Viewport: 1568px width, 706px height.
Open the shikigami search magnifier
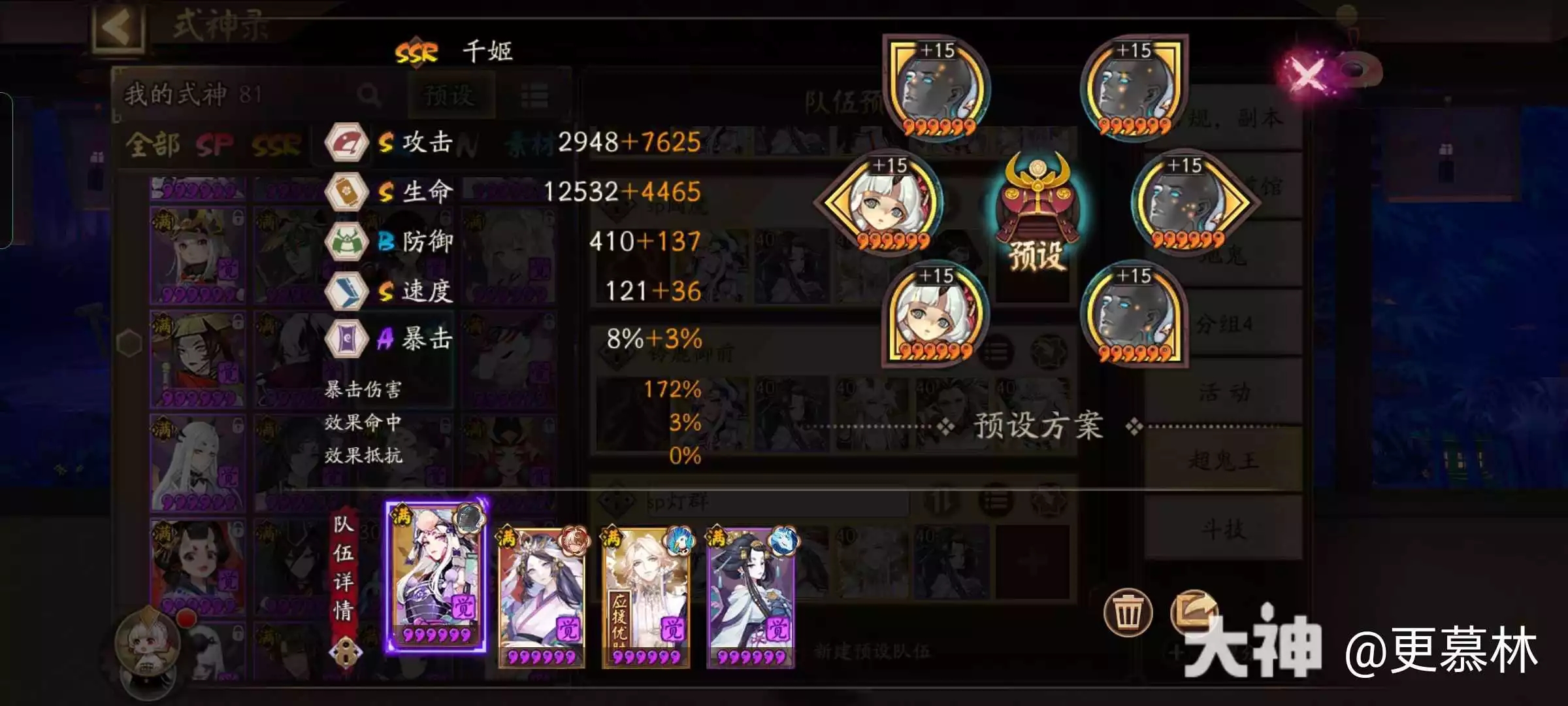[x=370, y=95]
